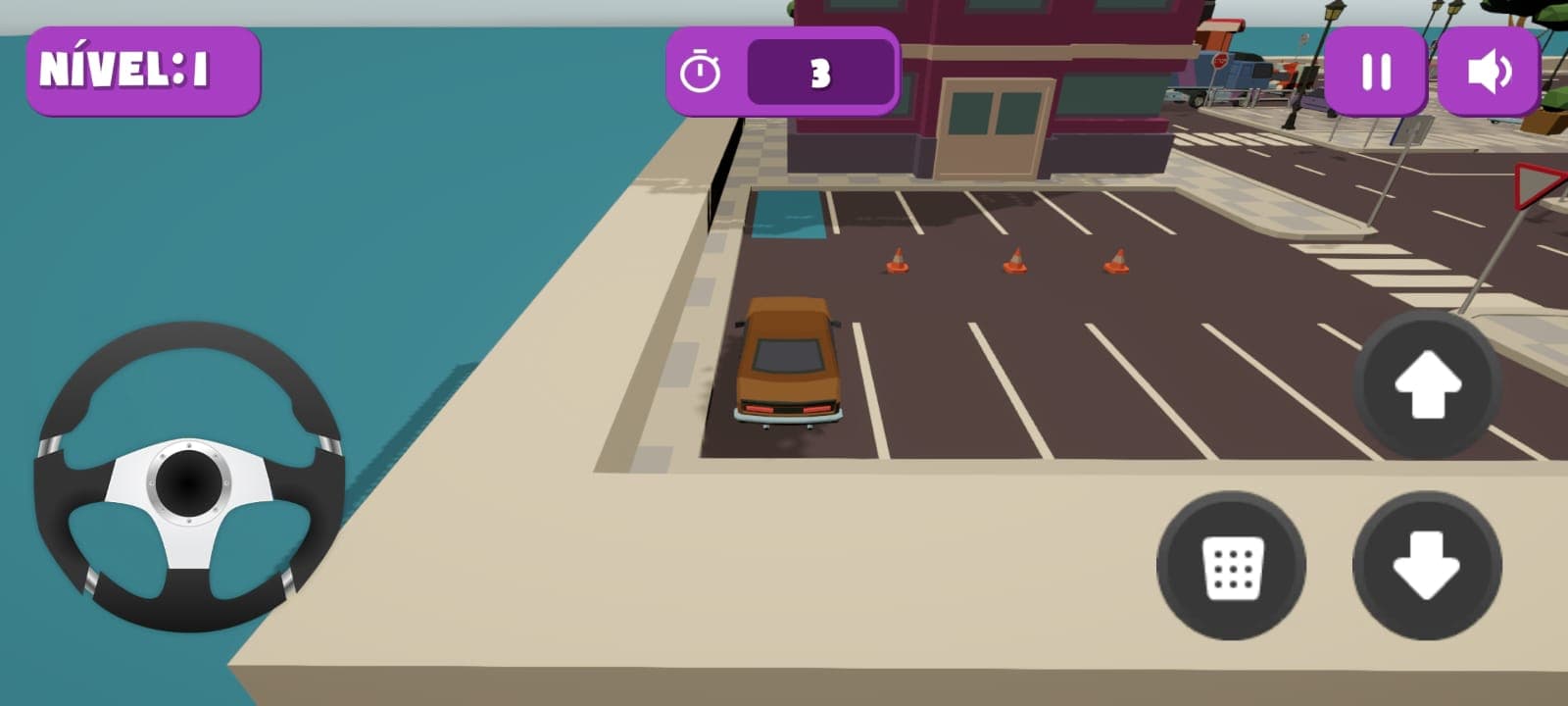Tap the purple timer panel
This screenshot has width=1568, height=706.
pos(784,71)
